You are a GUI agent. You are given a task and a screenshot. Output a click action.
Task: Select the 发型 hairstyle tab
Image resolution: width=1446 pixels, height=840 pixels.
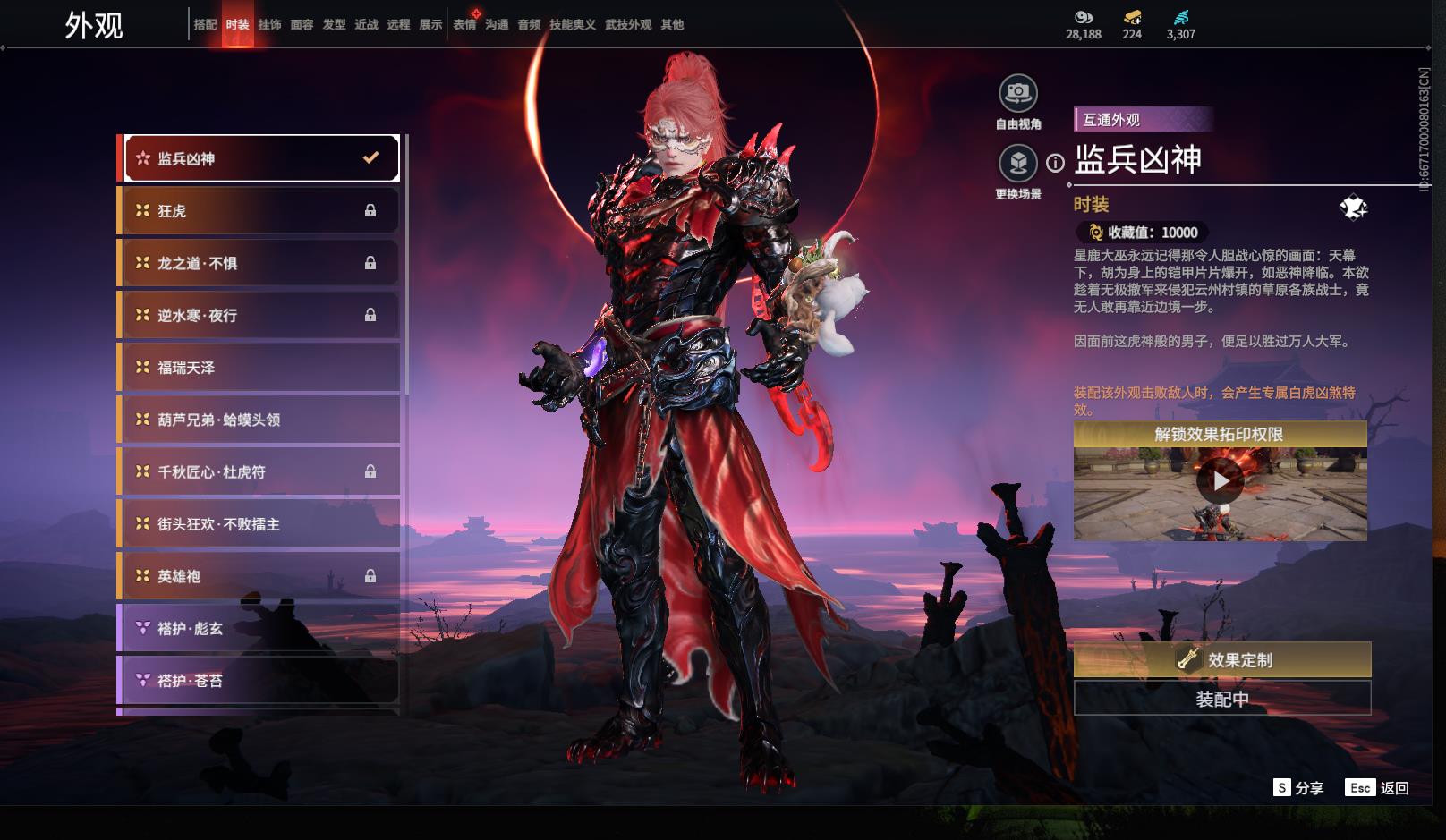coord(334,25)
